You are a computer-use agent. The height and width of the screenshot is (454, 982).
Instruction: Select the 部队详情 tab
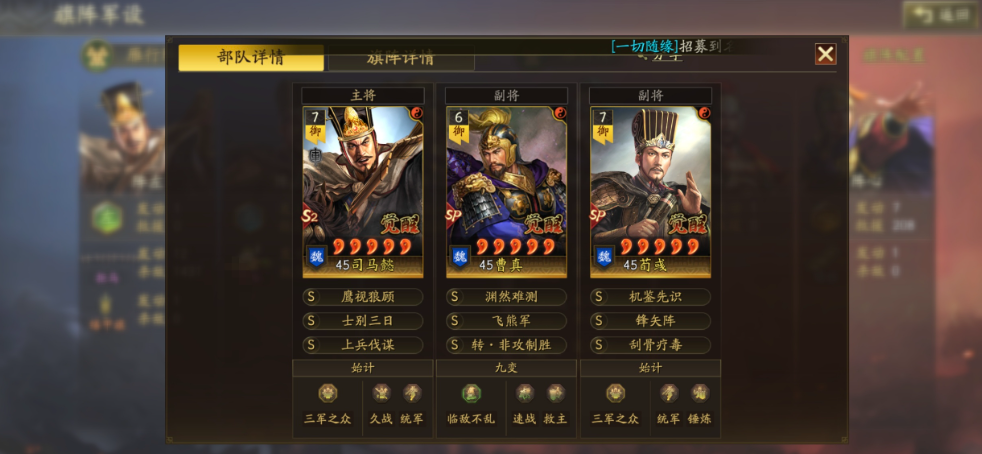coord(251,57)
